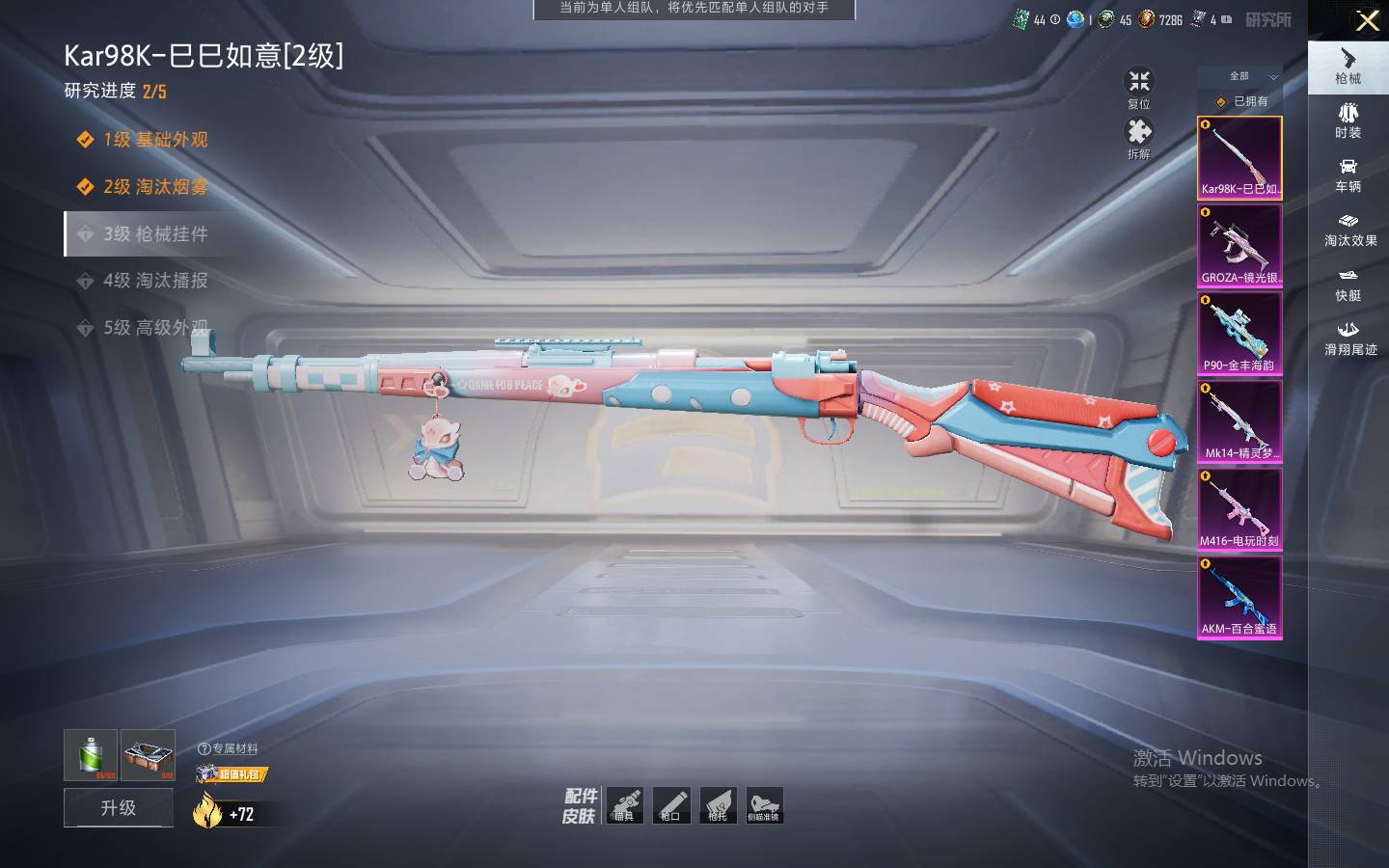
Task: Select the 3级 枪械挂件 level row
Action: (x=154, y=233)
